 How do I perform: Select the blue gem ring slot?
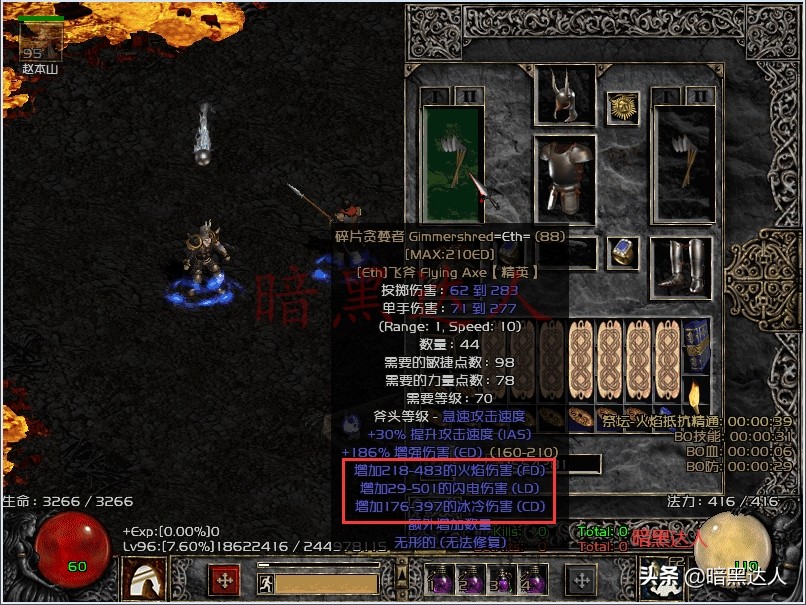tap(626, 251)
